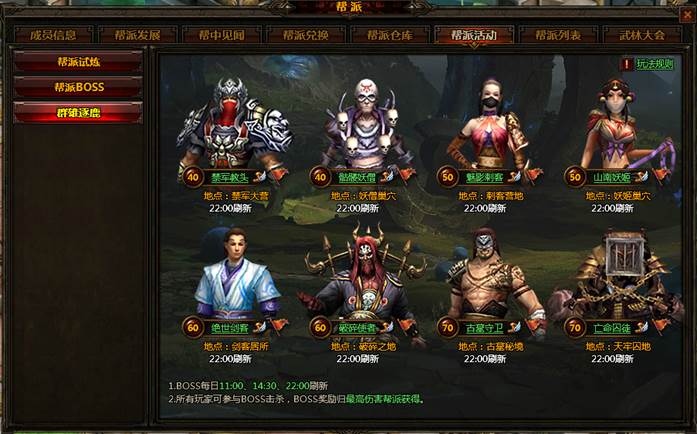Click the 帮派活动 tab
The image size is (697, 434).
tap(473, 35)
